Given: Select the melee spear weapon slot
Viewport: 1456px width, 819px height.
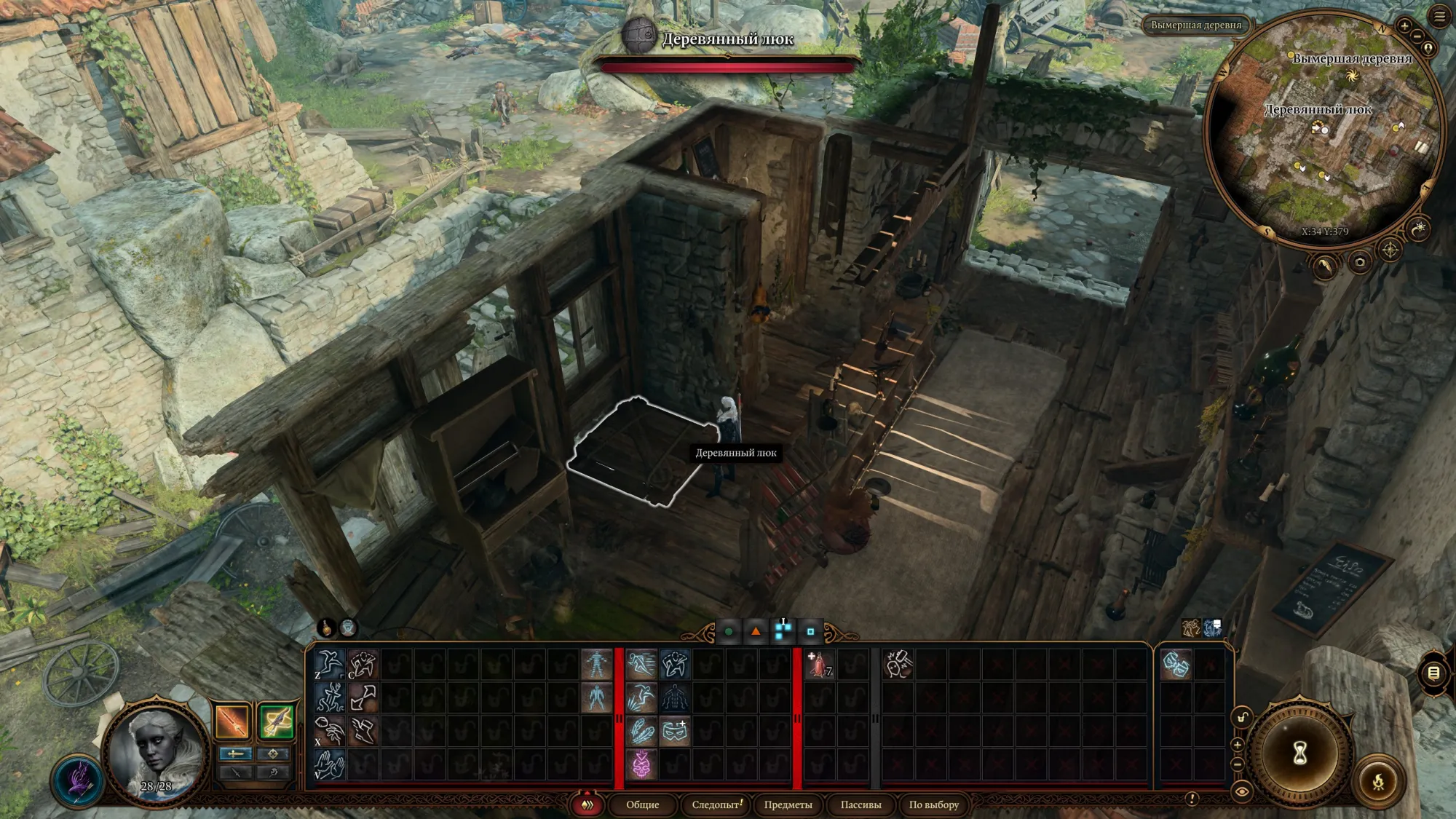Looking at the screenshot, I should pyautogui.click(x=233, y=721).
